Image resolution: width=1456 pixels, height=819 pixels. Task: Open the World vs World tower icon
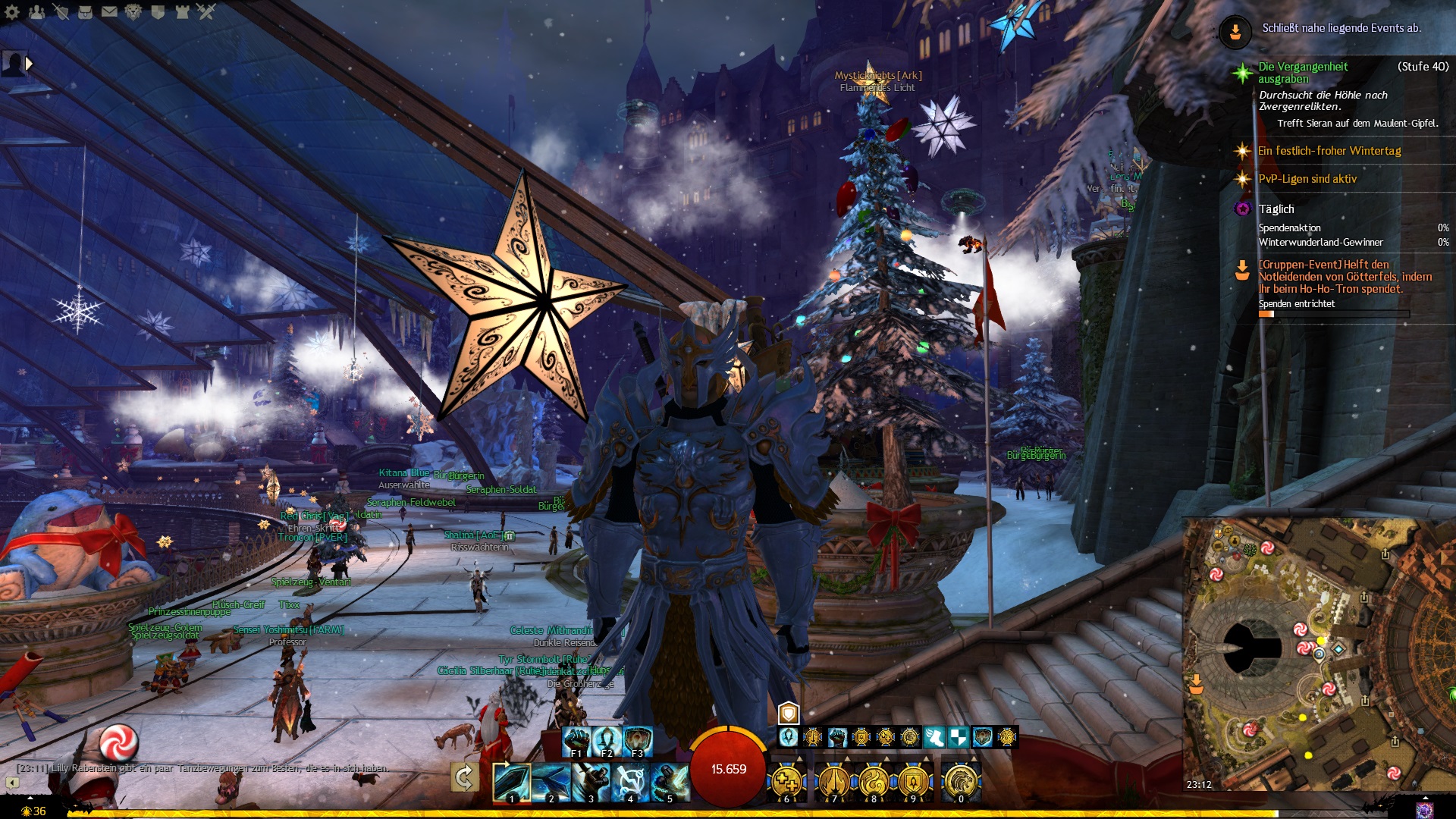(x=182, y=11)
